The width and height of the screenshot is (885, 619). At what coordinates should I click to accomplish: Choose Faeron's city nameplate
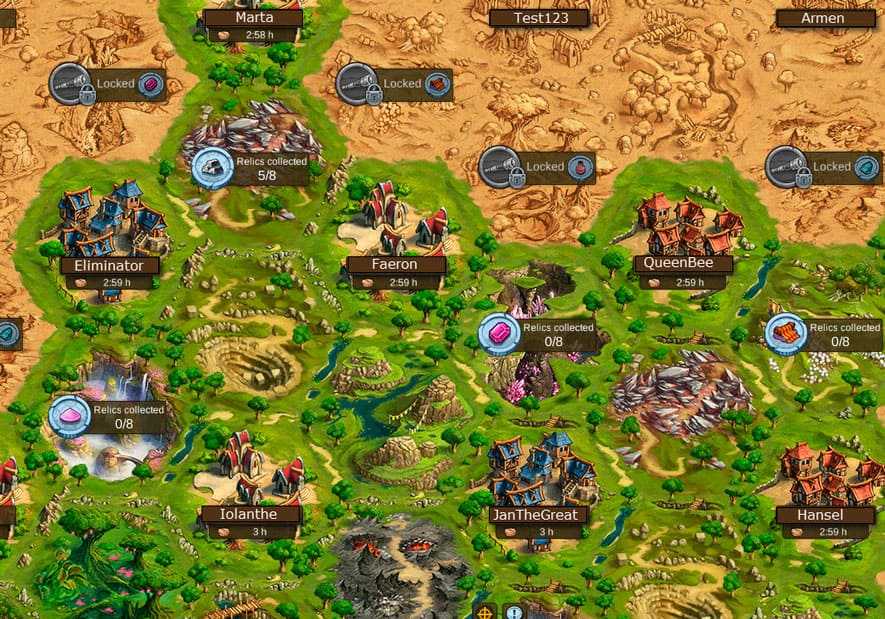(394, 266)
